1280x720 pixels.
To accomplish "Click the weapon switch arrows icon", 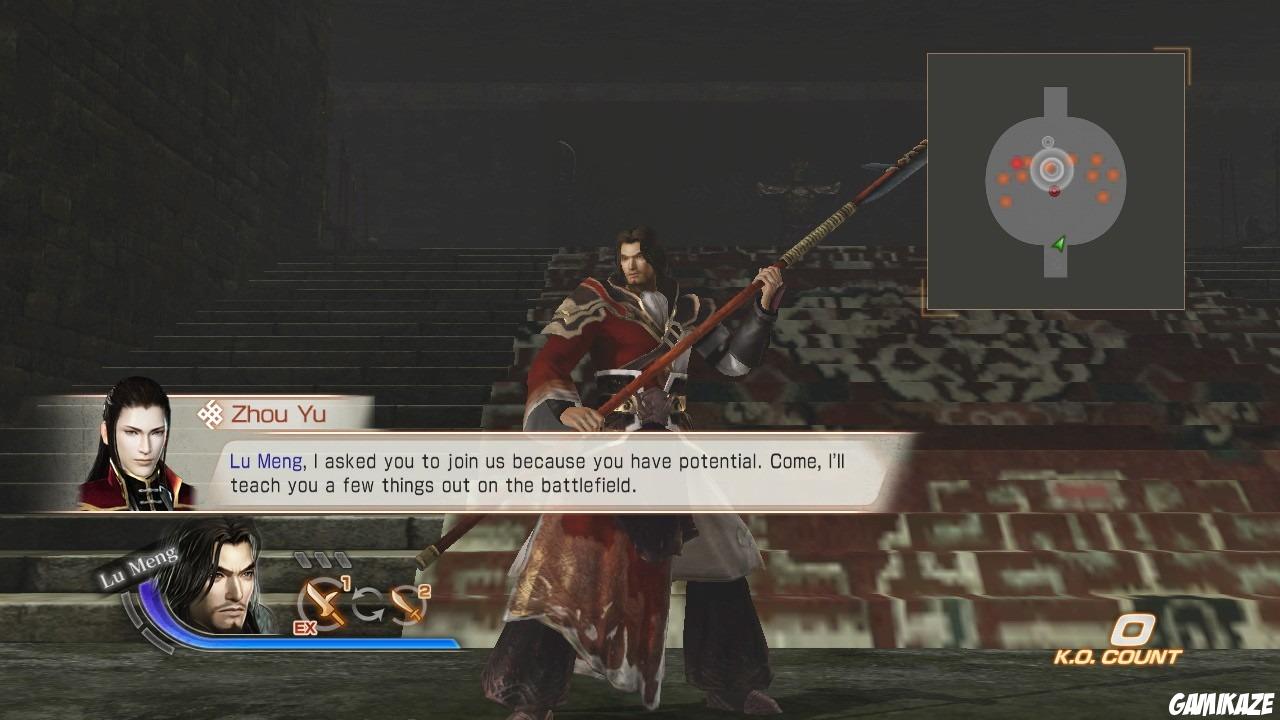I will [367, 604].
